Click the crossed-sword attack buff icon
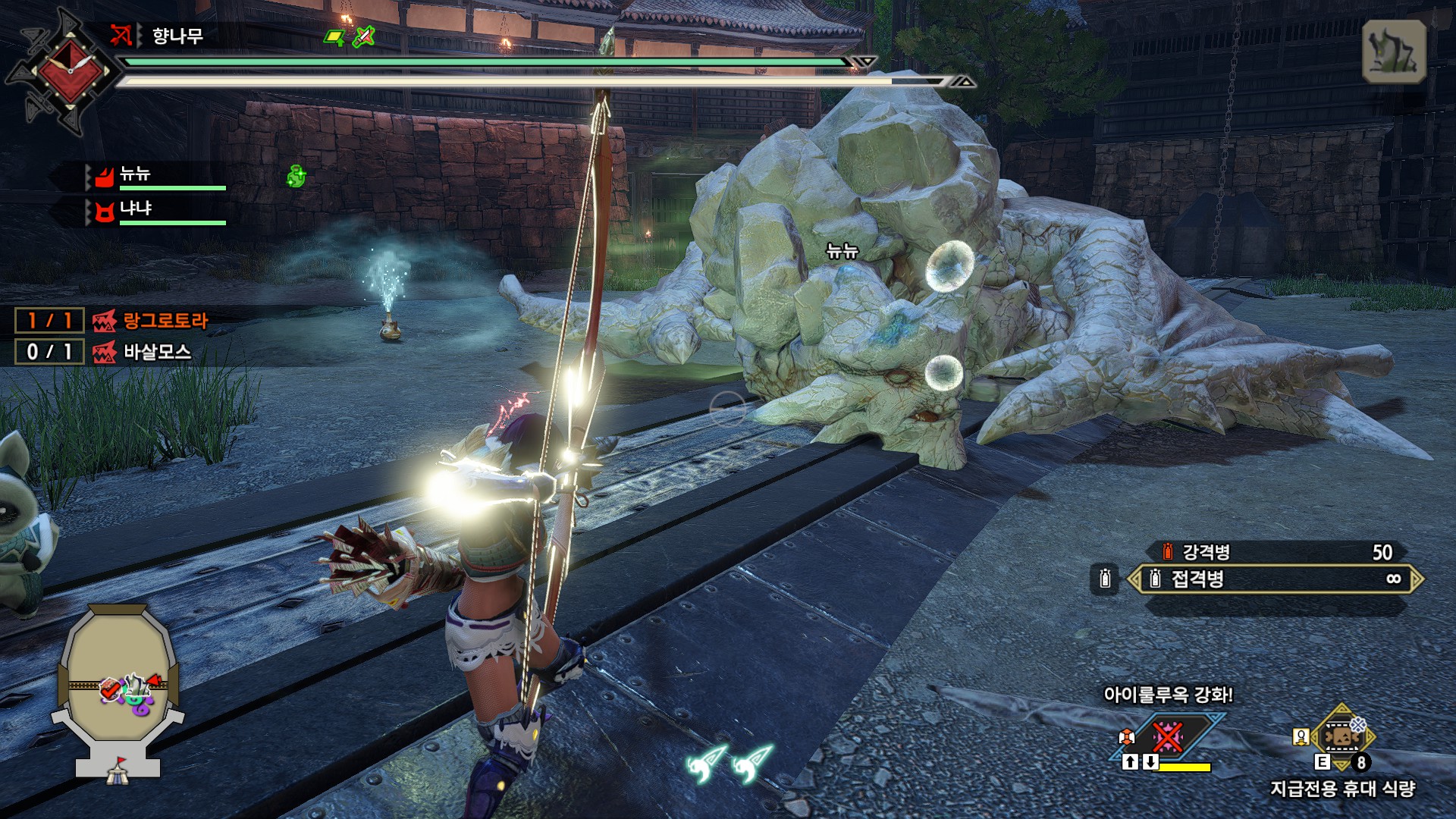The image size is (1456, 819). [364, 36]
